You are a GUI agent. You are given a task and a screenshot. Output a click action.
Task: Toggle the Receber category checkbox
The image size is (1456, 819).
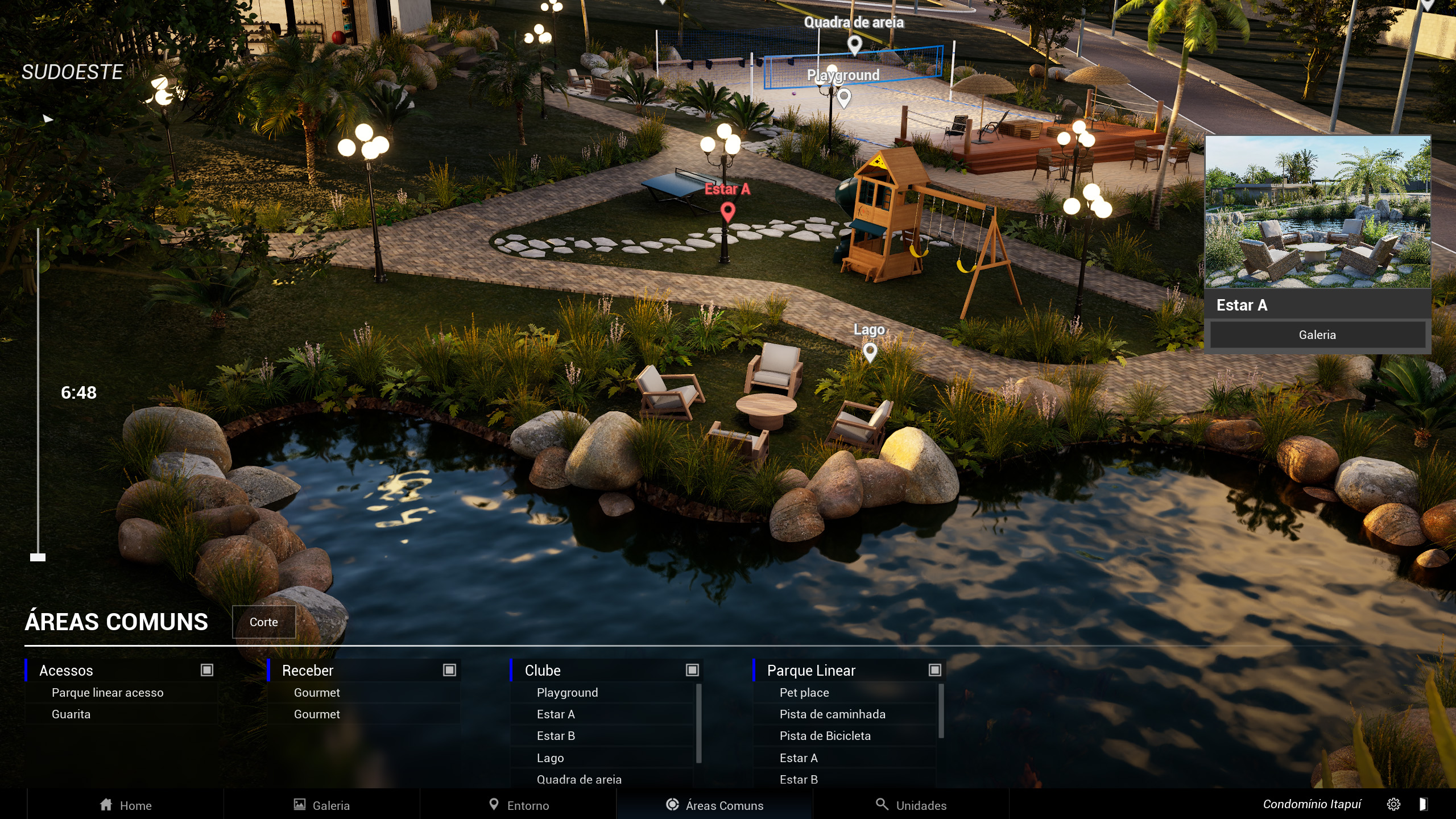[449, 670]
